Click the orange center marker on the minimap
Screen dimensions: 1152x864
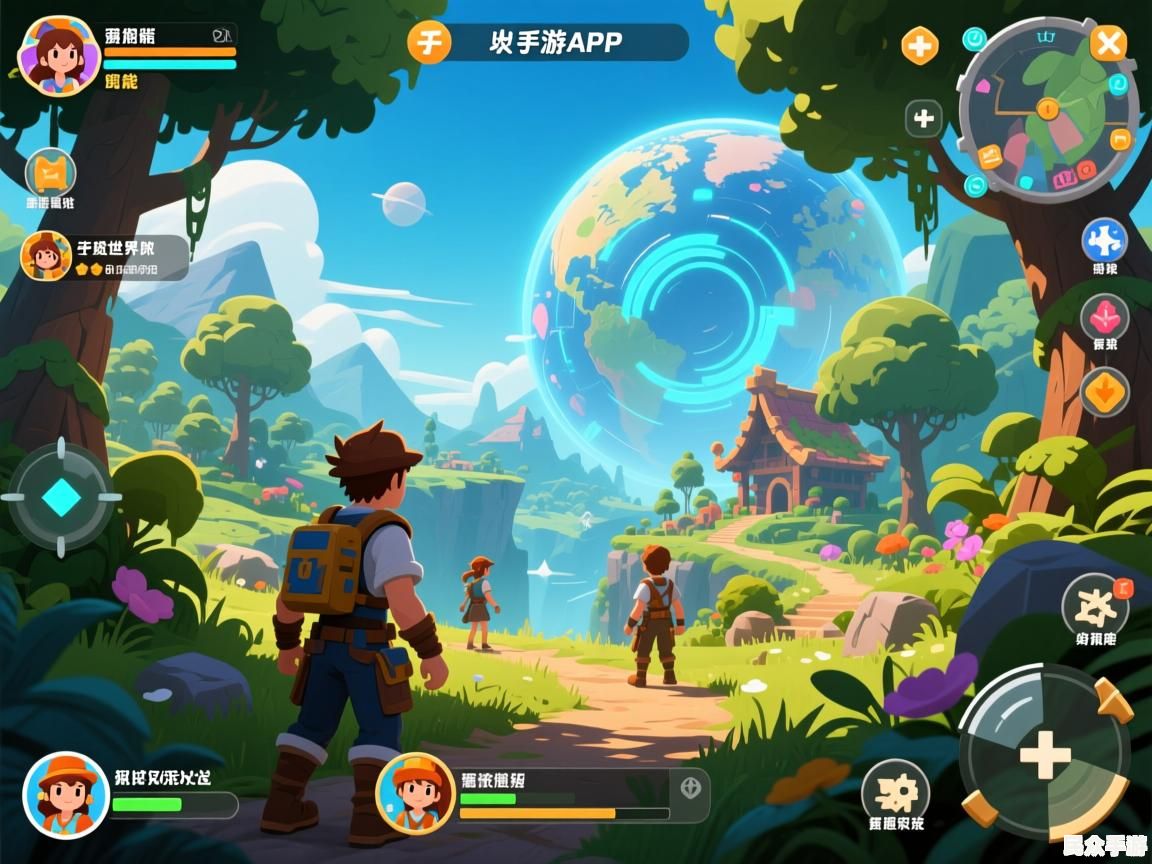1048,108
